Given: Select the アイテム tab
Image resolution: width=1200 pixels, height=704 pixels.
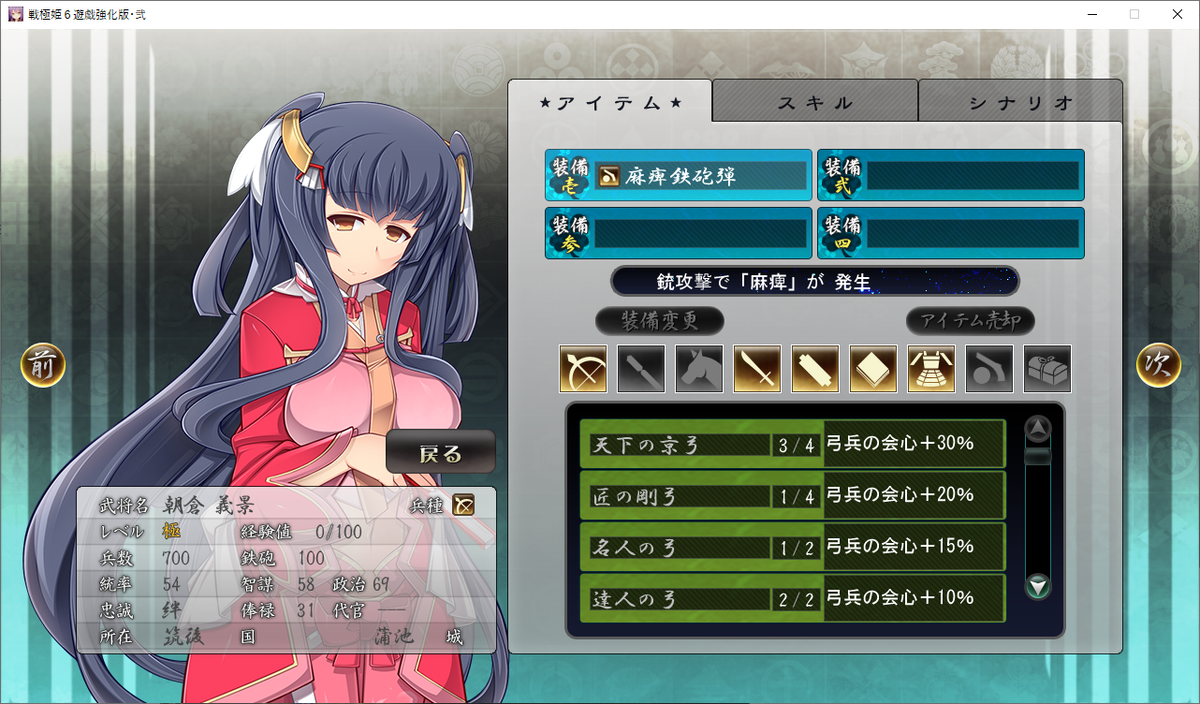Looking at the screenshot, I should [x=610, y=102].
